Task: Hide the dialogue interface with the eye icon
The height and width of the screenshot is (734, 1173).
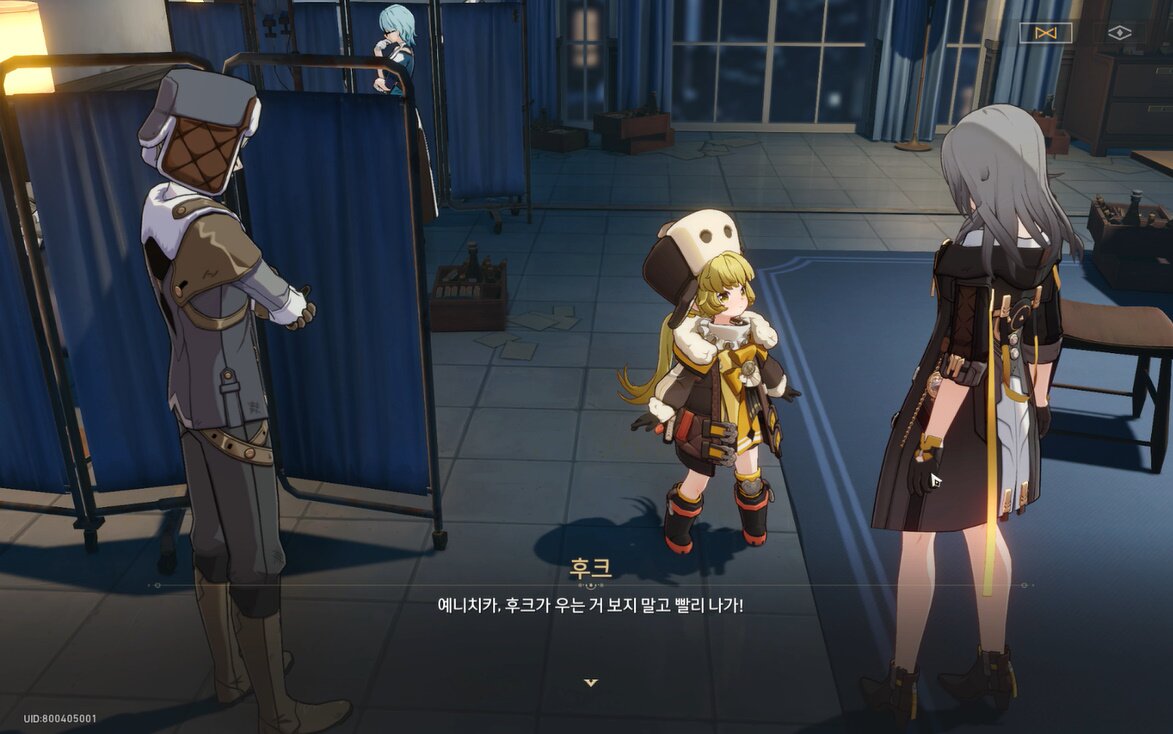Action: coord(1119,33)
